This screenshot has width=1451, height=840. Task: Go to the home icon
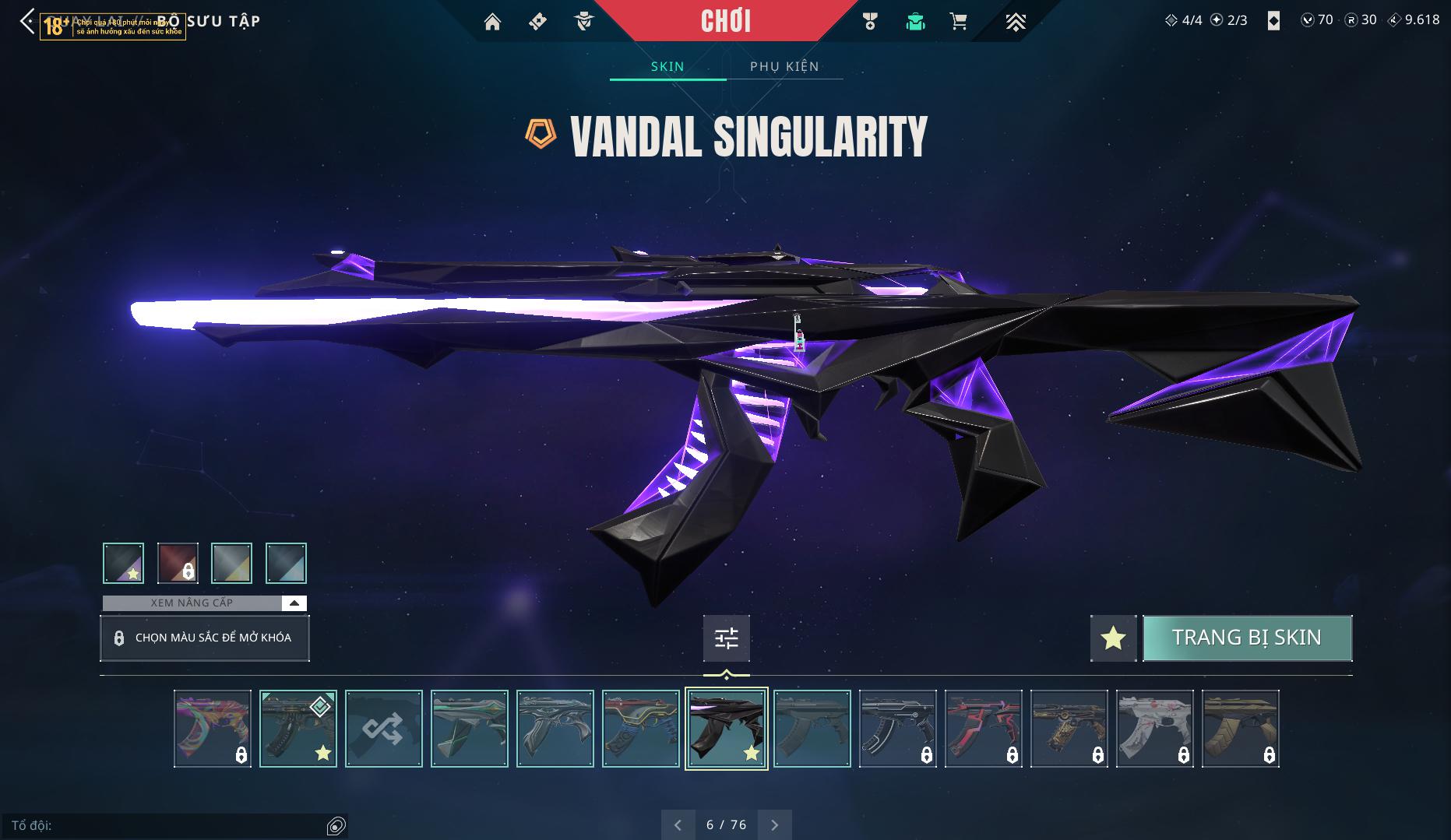(x=492, y=22)
